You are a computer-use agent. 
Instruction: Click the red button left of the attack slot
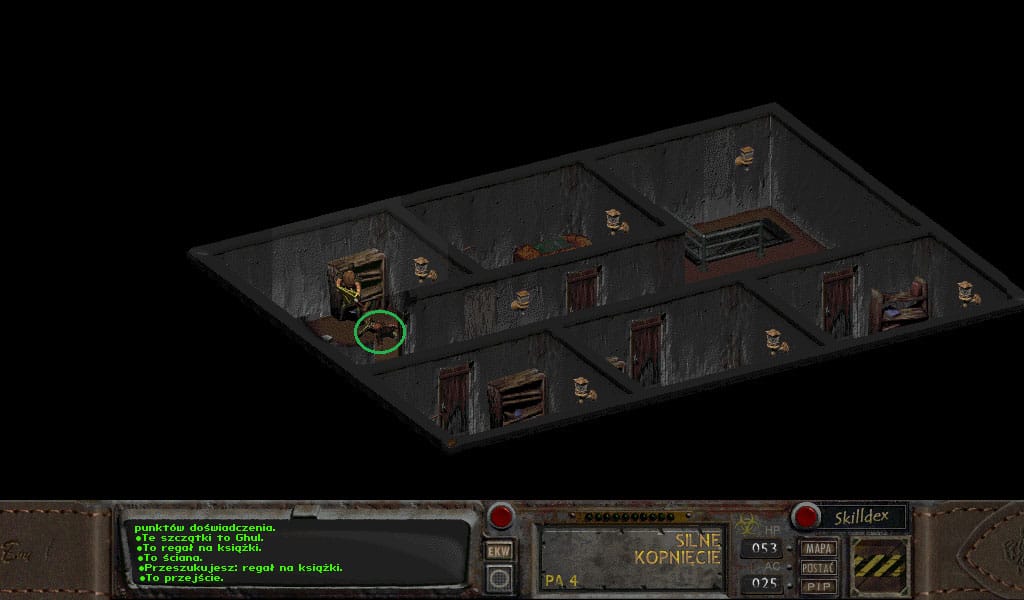pyautogui.click(x=500, y=517)
